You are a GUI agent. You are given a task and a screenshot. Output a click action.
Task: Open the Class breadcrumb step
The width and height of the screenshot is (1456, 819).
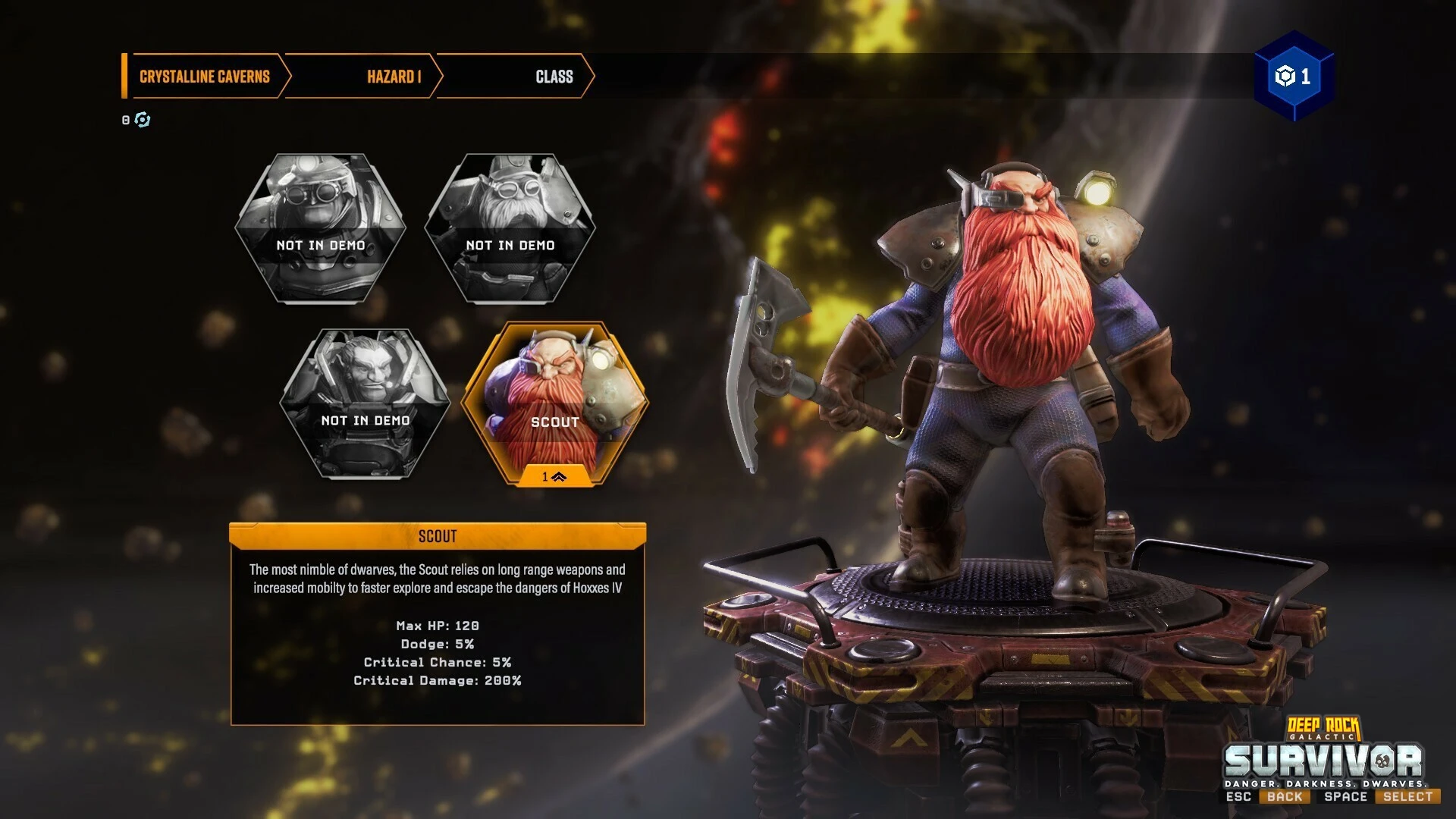pyautogui.click(x=554, y=77)
